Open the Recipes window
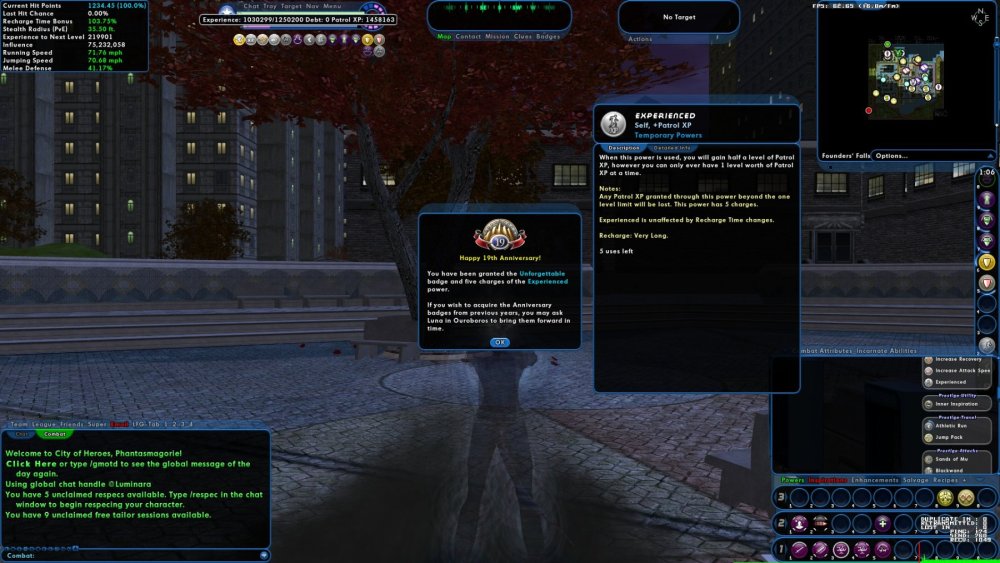1000x563 pixels. pyautogui.click(x=945, y=480)
